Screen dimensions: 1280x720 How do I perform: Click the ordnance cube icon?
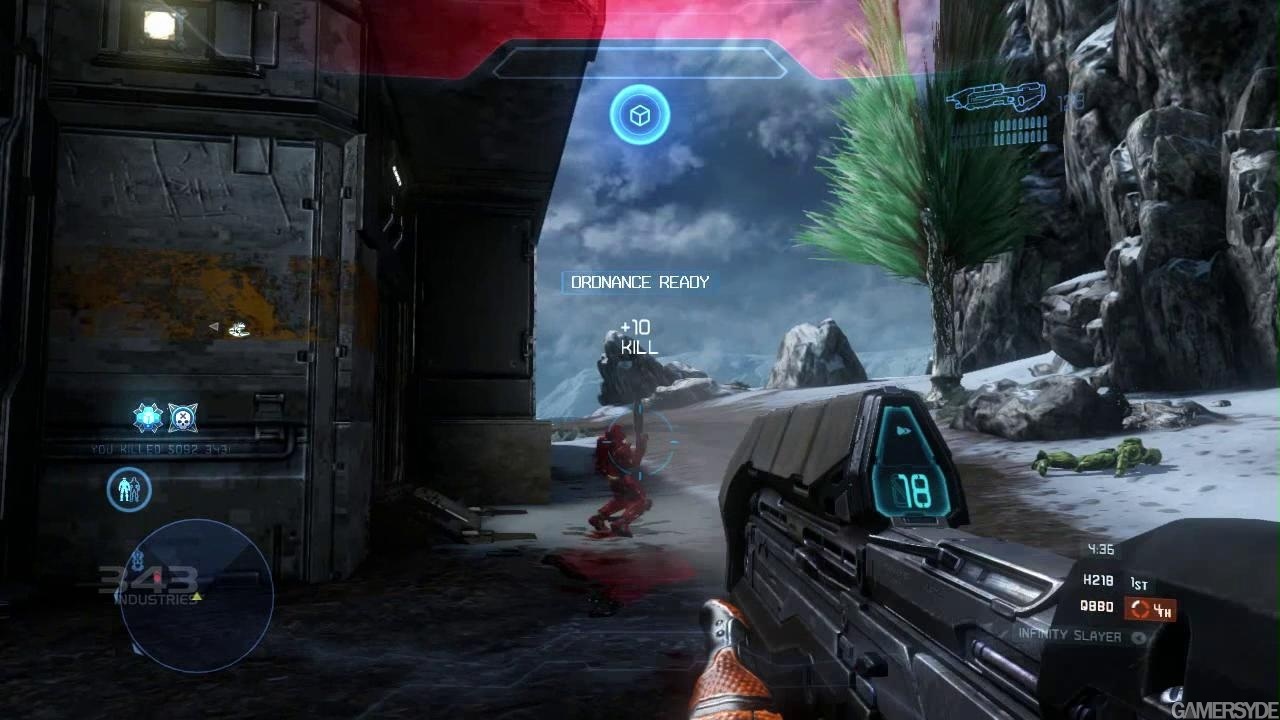tap(640, 115)
